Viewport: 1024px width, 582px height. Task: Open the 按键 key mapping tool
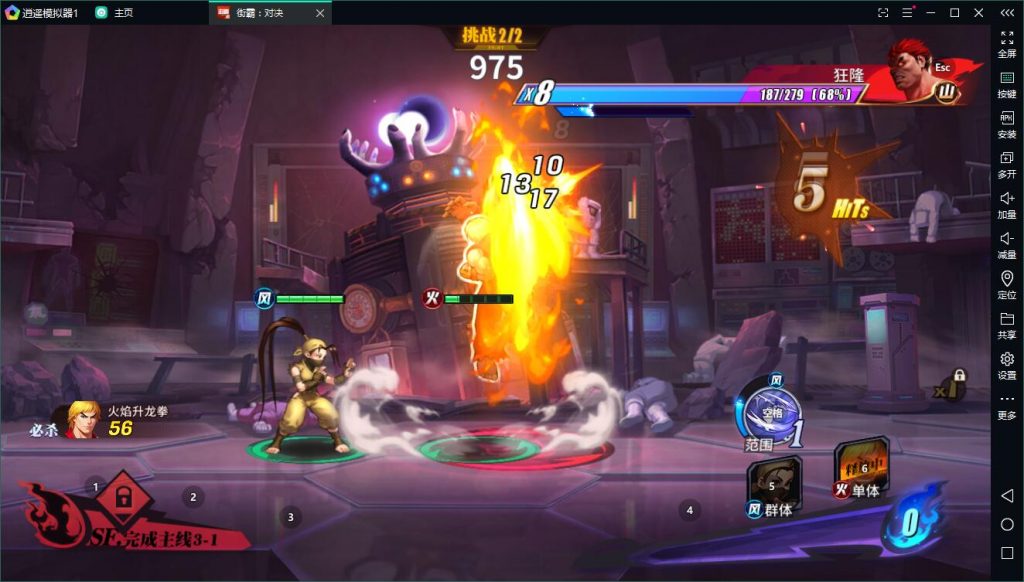pyautogui.click(x=1007, y=84)
